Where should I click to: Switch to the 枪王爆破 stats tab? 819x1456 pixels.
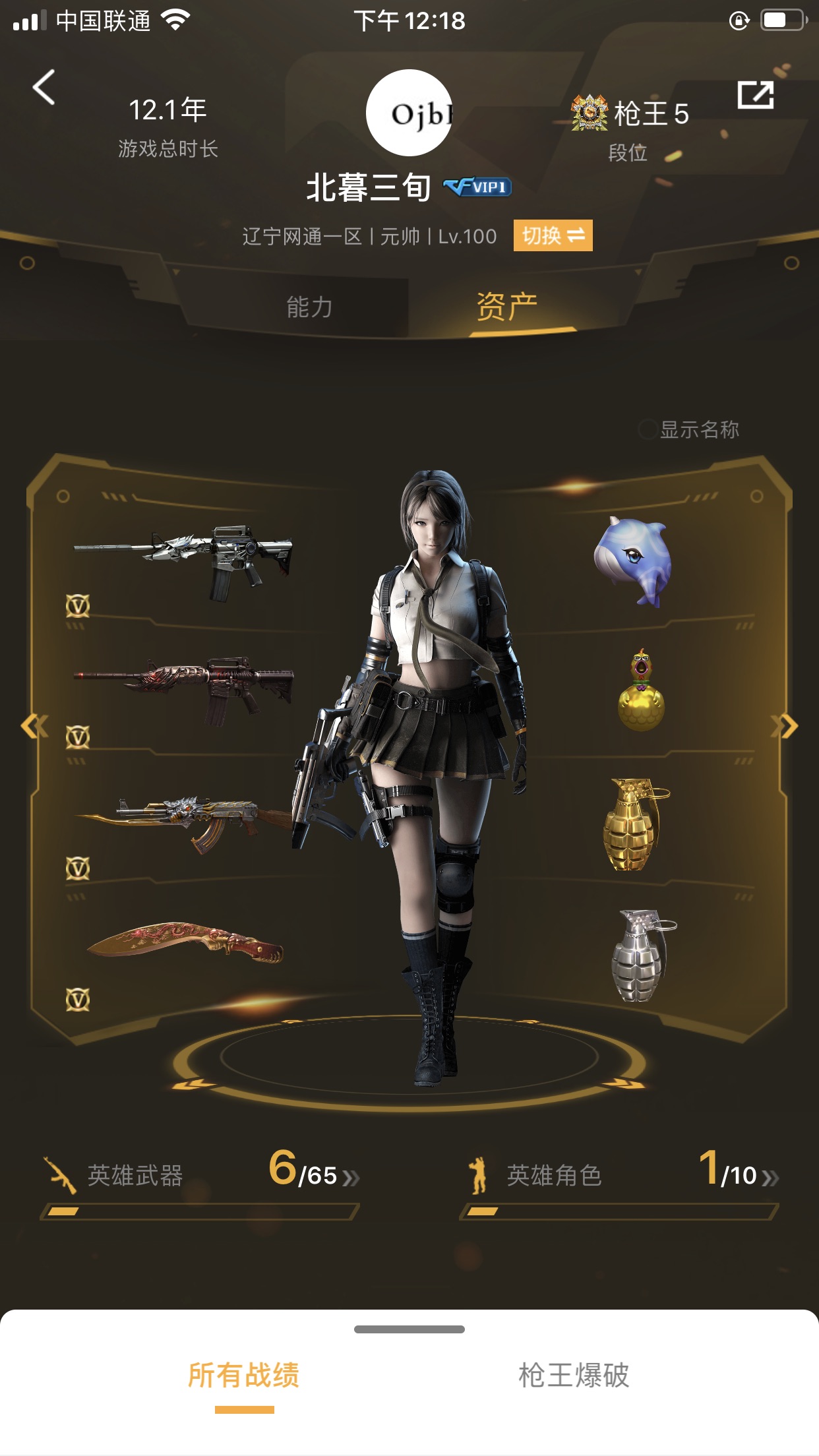pyautogui.click(x=574, y=1376)
